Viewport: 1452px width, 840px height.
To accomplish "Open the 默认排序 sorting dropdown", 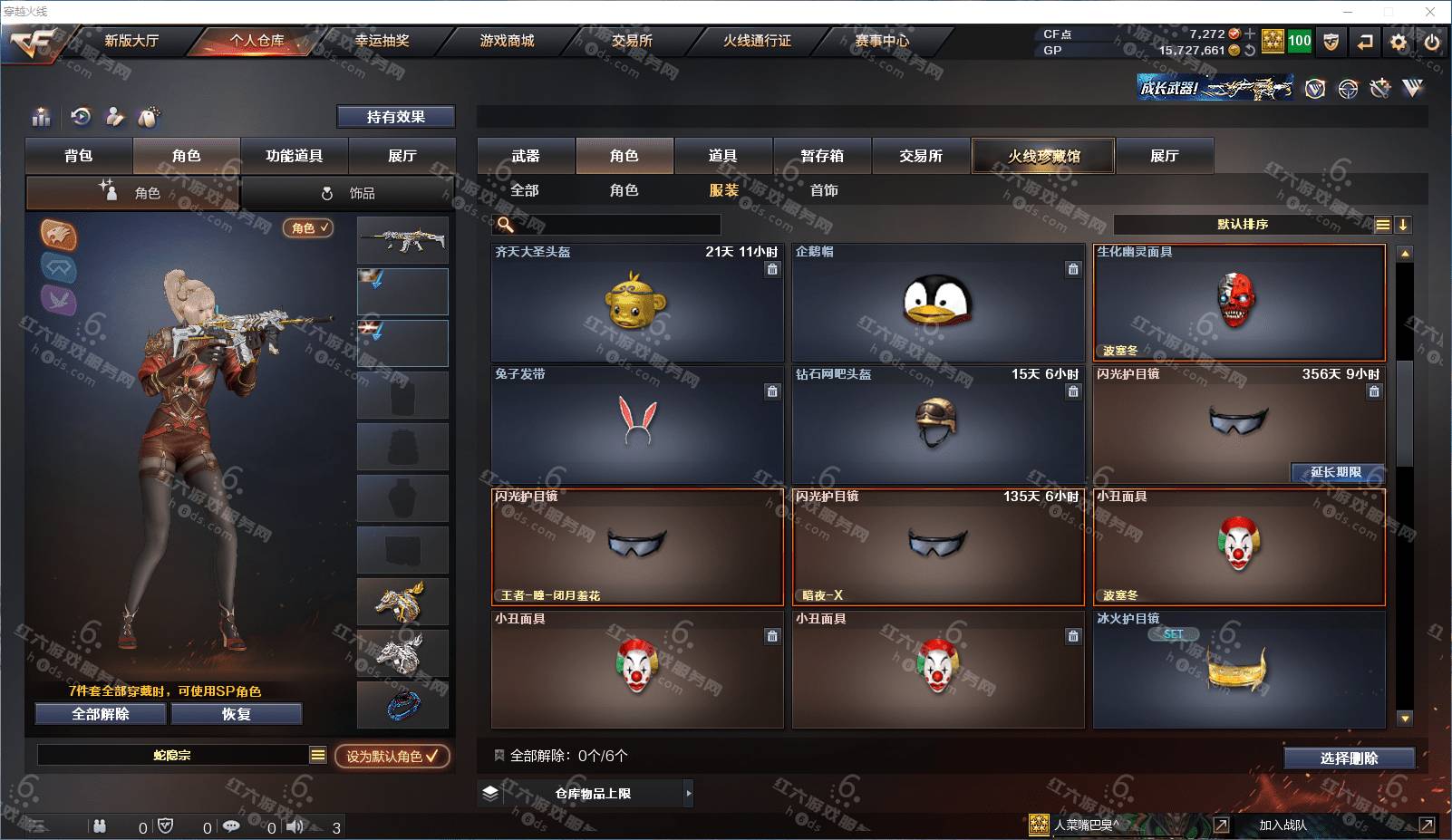I will tap(1243, 225).
